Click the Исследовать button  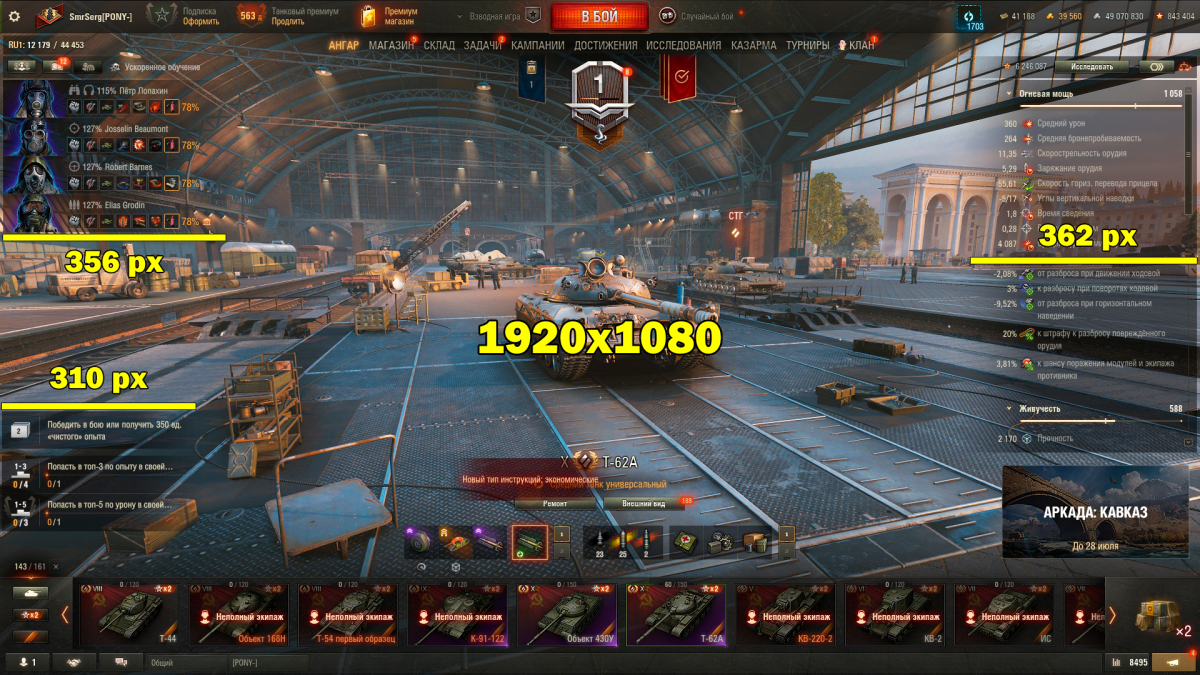(1092, 66)
